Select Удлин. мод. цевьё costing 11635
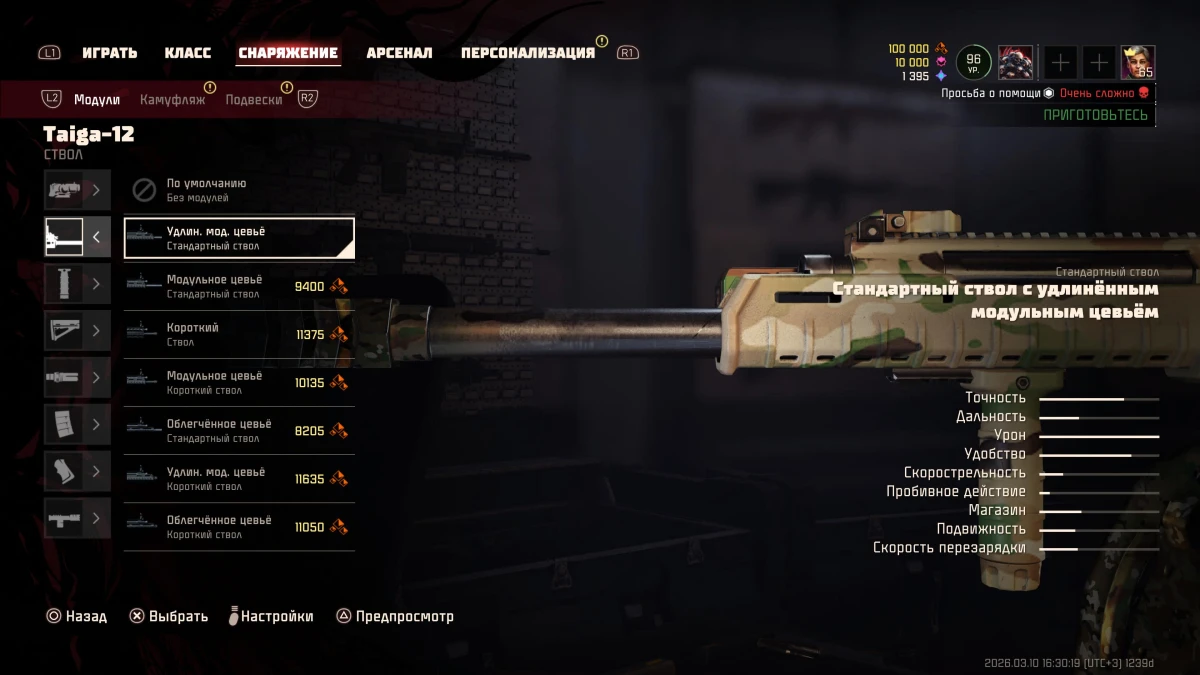Image resolution: width=1200 pixels, height=675 pixels. (x=239, y=478)
